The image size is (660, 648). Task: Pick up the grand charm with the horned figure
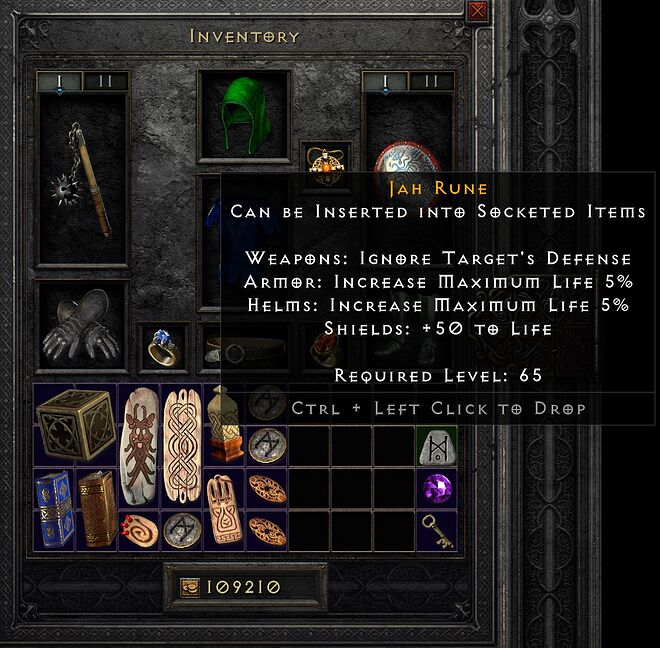pos(140,446)
